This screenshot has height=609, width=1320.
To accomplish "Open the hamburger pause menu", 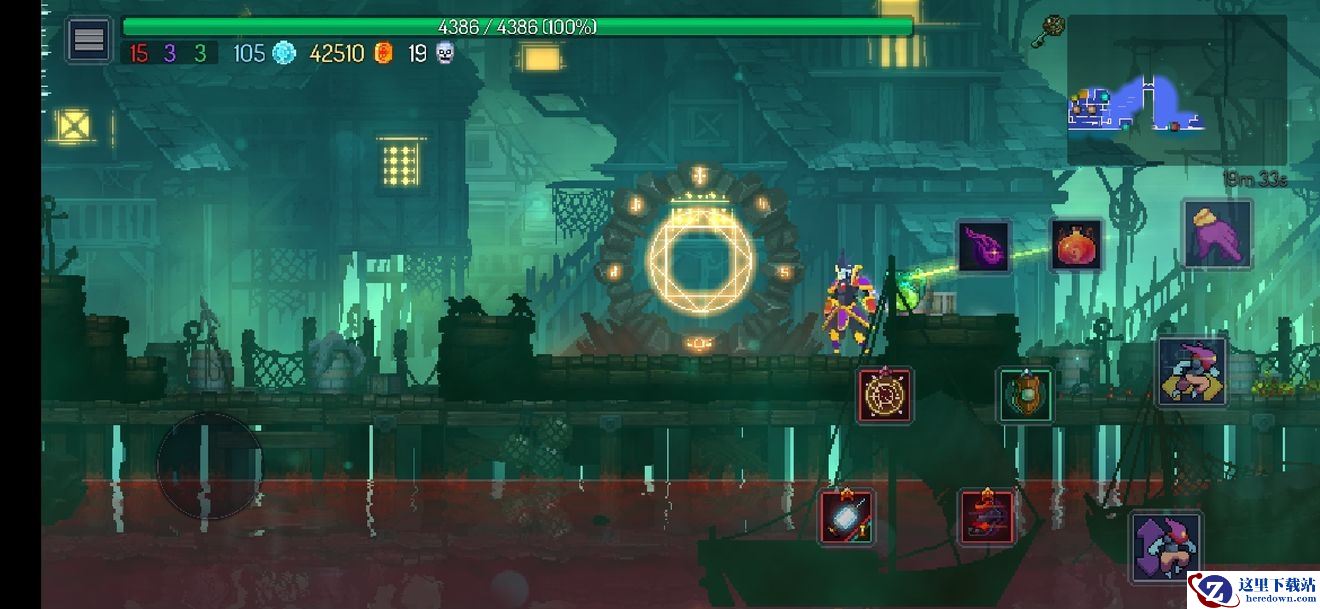I will (89, 40).
